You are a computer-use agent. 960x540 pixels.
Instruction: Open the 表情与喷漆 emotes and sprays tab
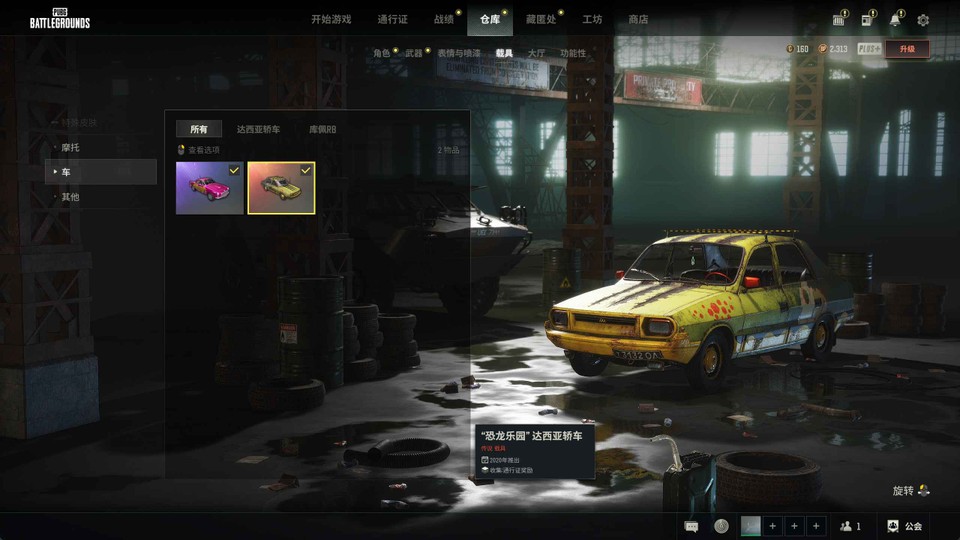pos(459,53)
